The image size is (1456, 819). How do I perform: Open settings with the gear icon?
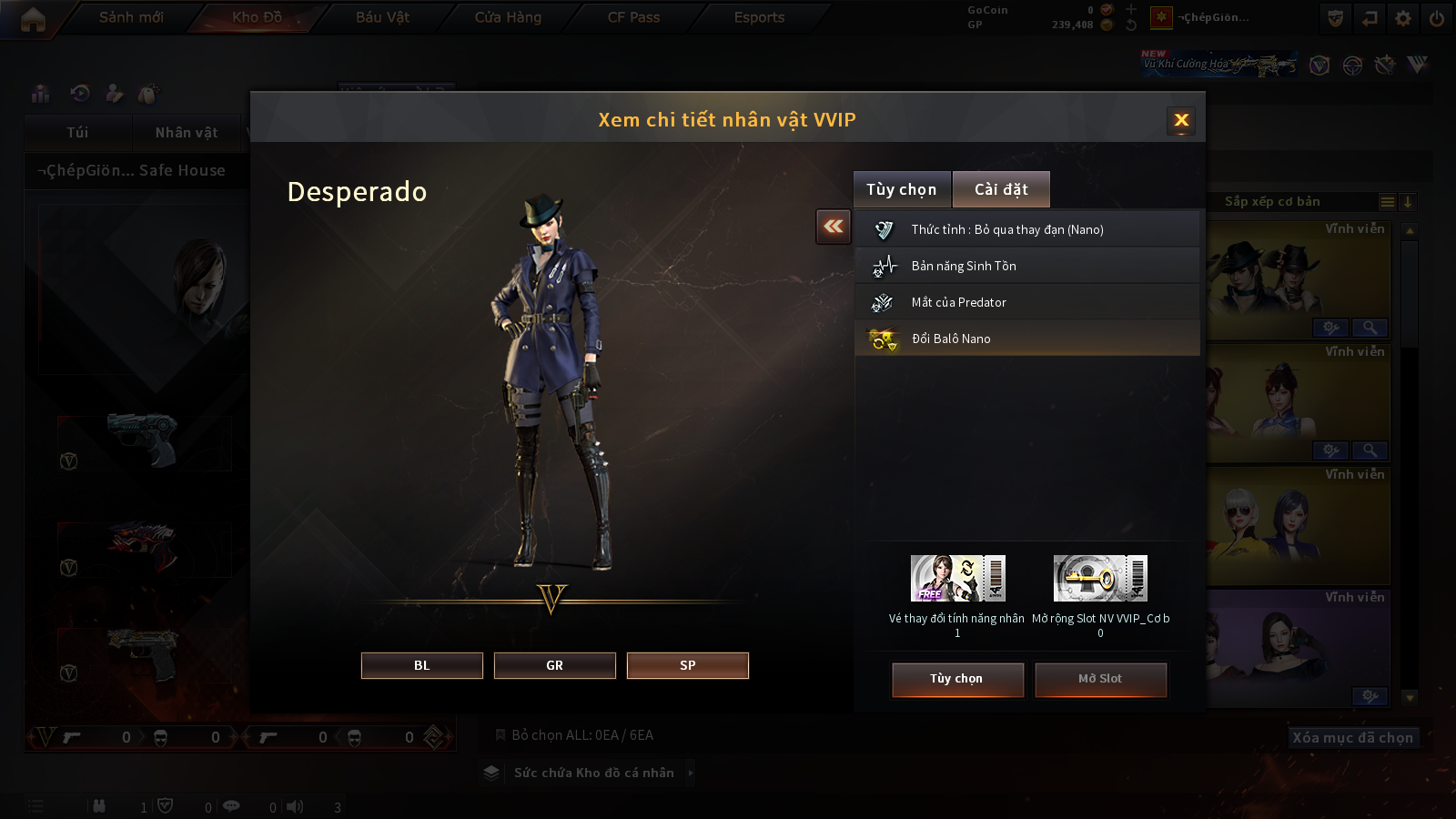(x=1403, y=18)
